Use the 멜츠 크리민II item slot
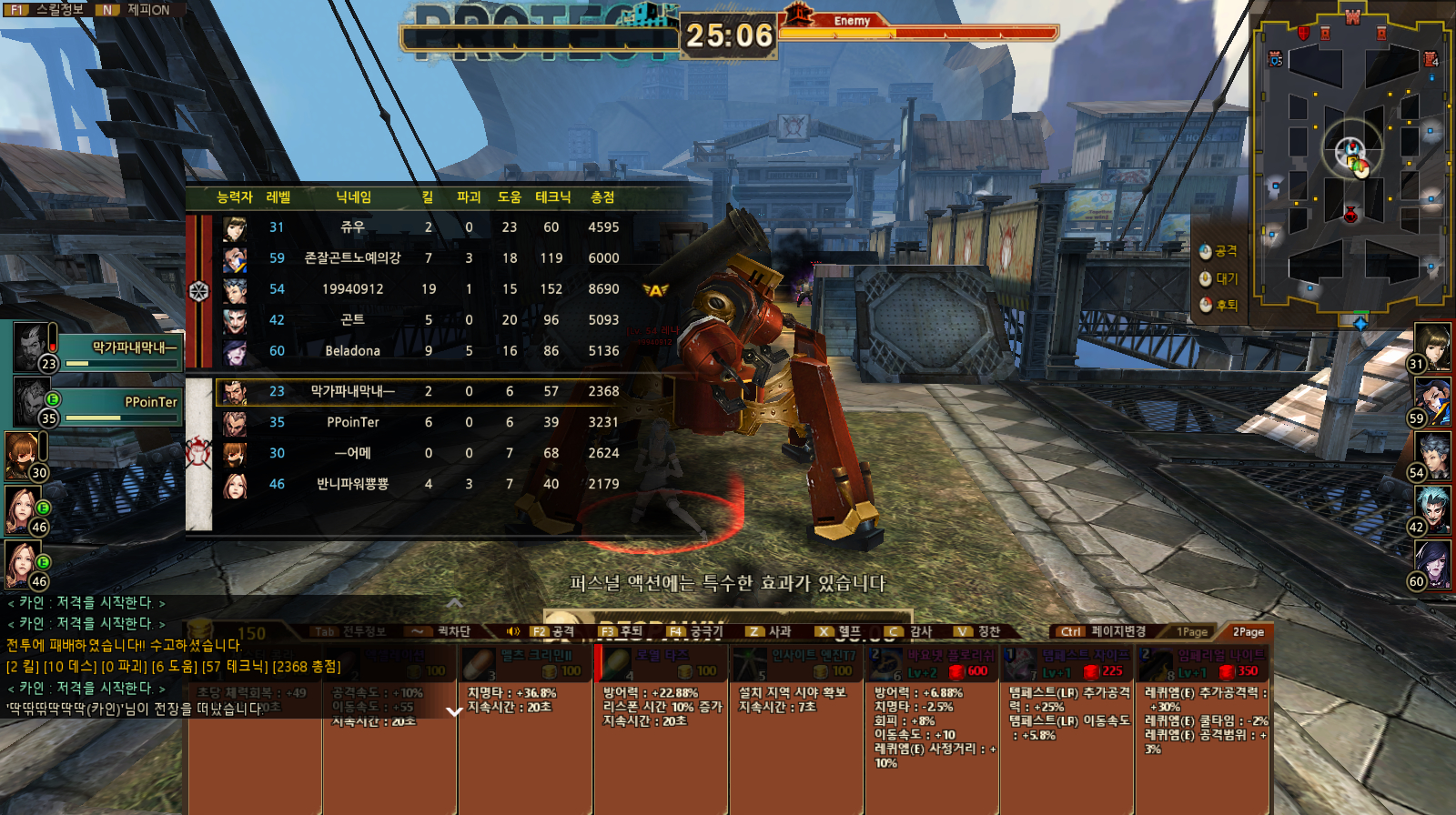1456x815 pixels. click(x=526, y=664)
